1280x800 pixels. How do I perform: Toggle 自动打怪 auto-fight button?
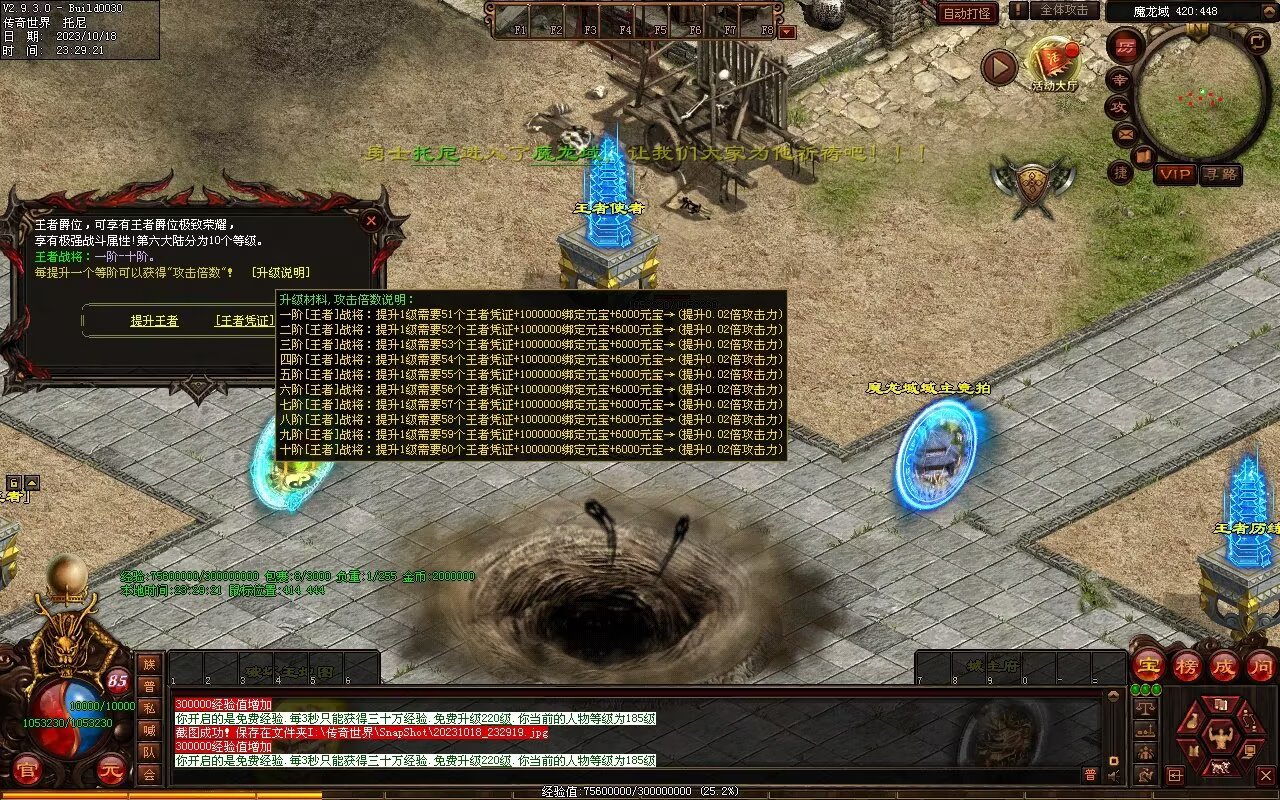[967, 13]
